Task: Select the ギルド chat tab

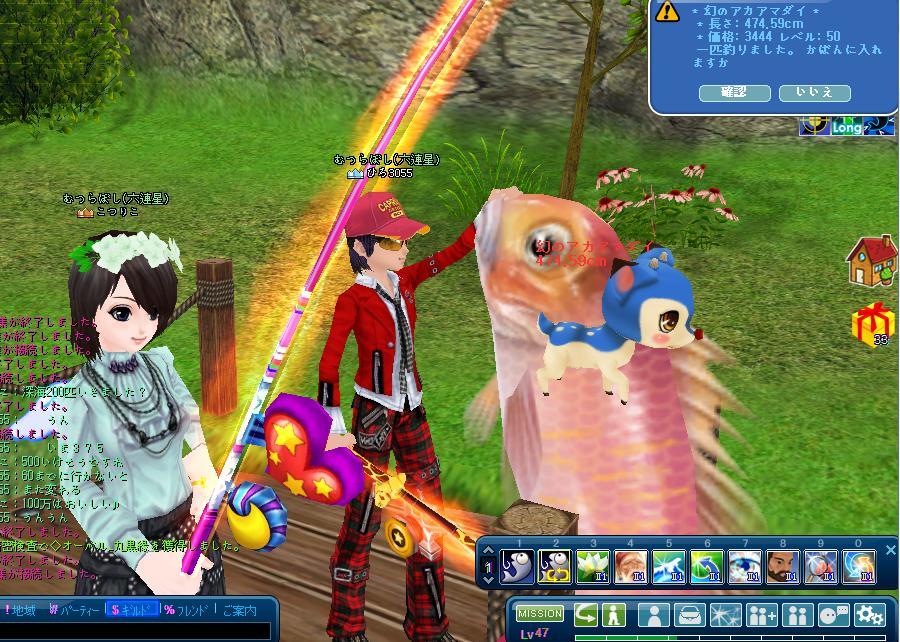Action: tap(133, 610)
